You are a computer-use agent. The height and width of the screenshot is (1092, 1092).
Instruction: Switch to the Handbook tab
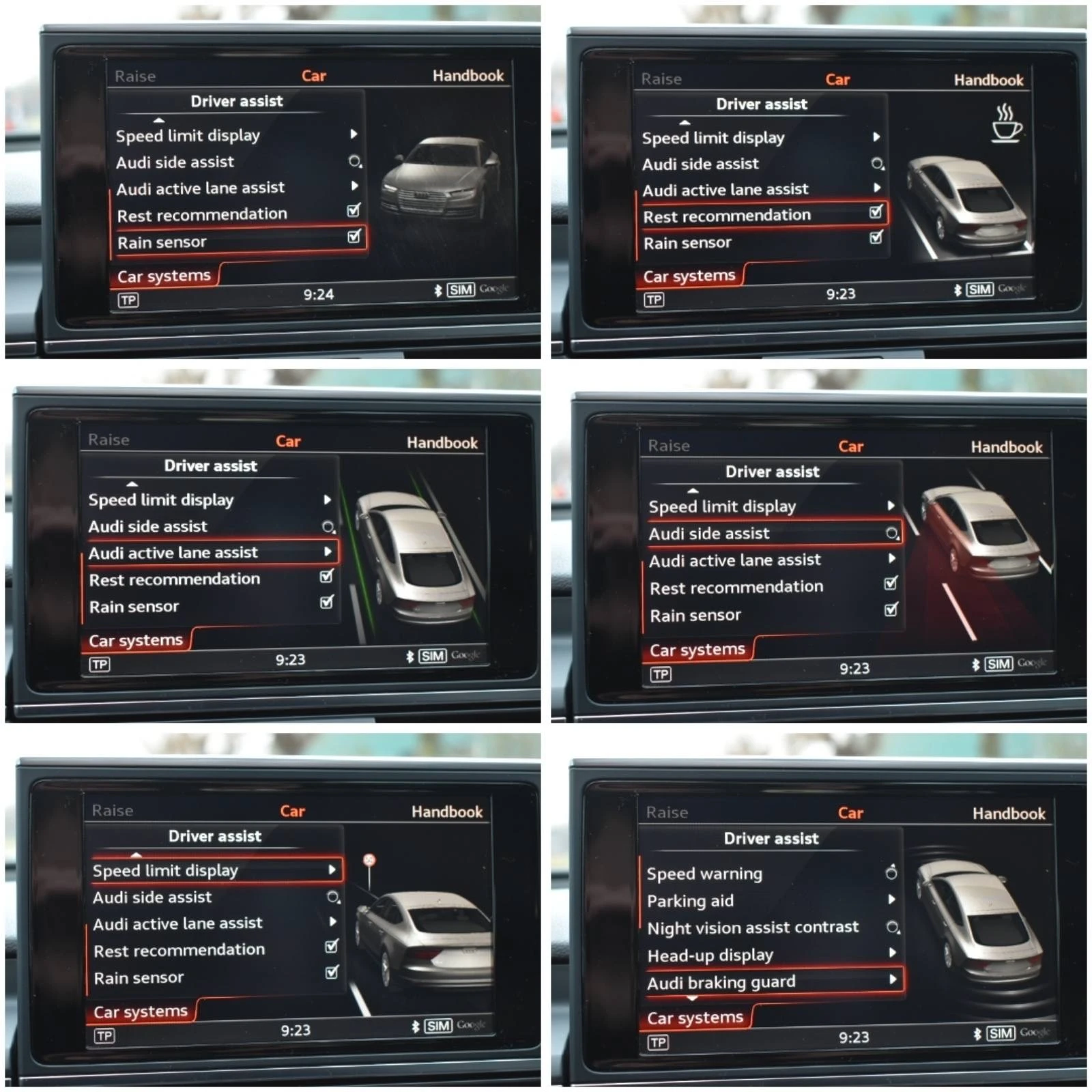(470, 76)
